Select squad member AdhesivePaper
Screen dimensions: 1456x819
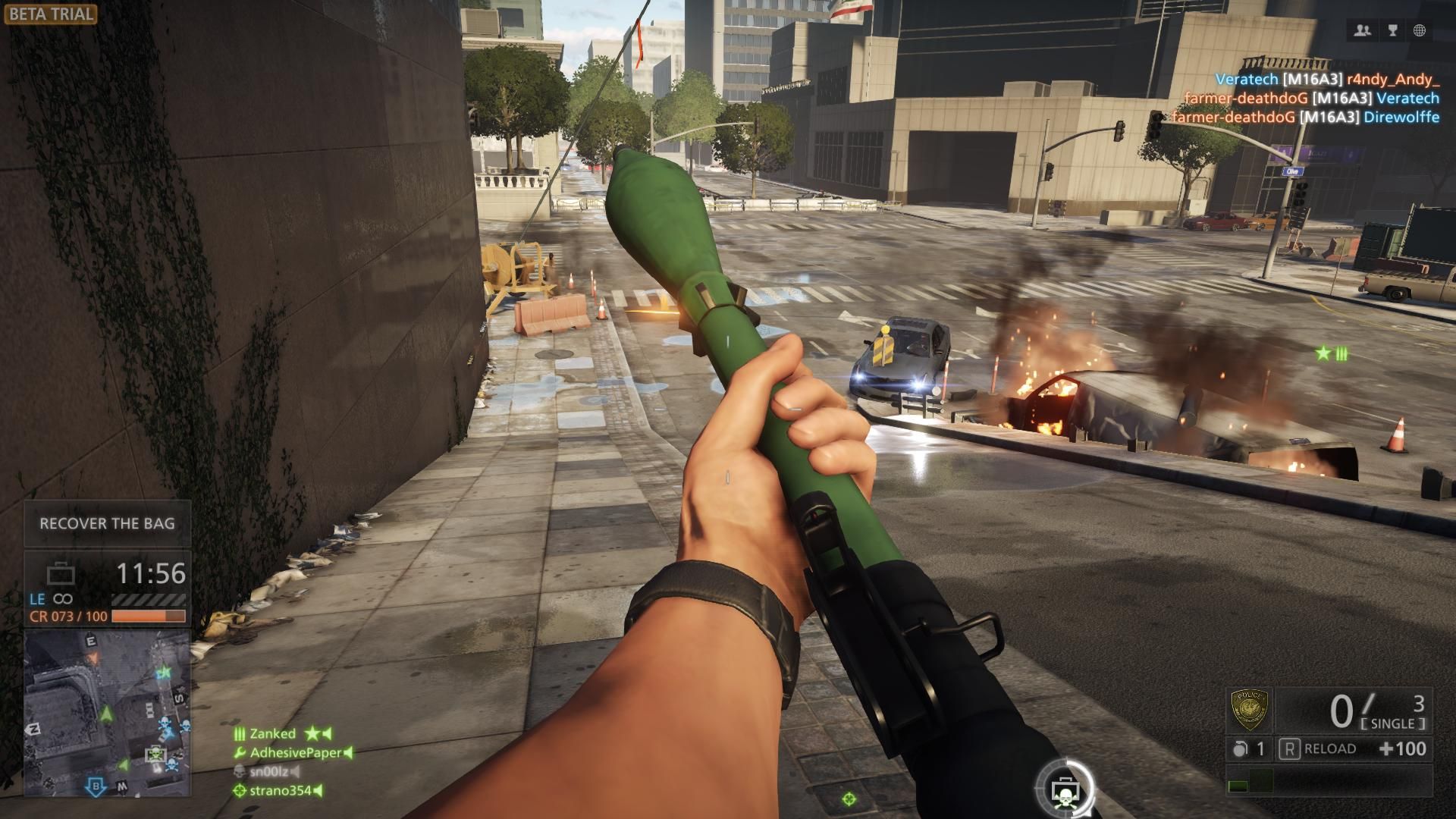coord(296,752)
